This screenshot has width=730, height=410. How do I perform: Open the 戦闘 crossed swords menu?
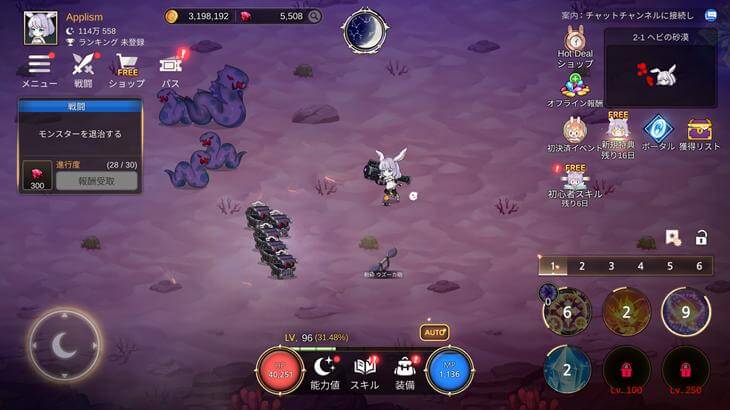(x=83, y=67)
